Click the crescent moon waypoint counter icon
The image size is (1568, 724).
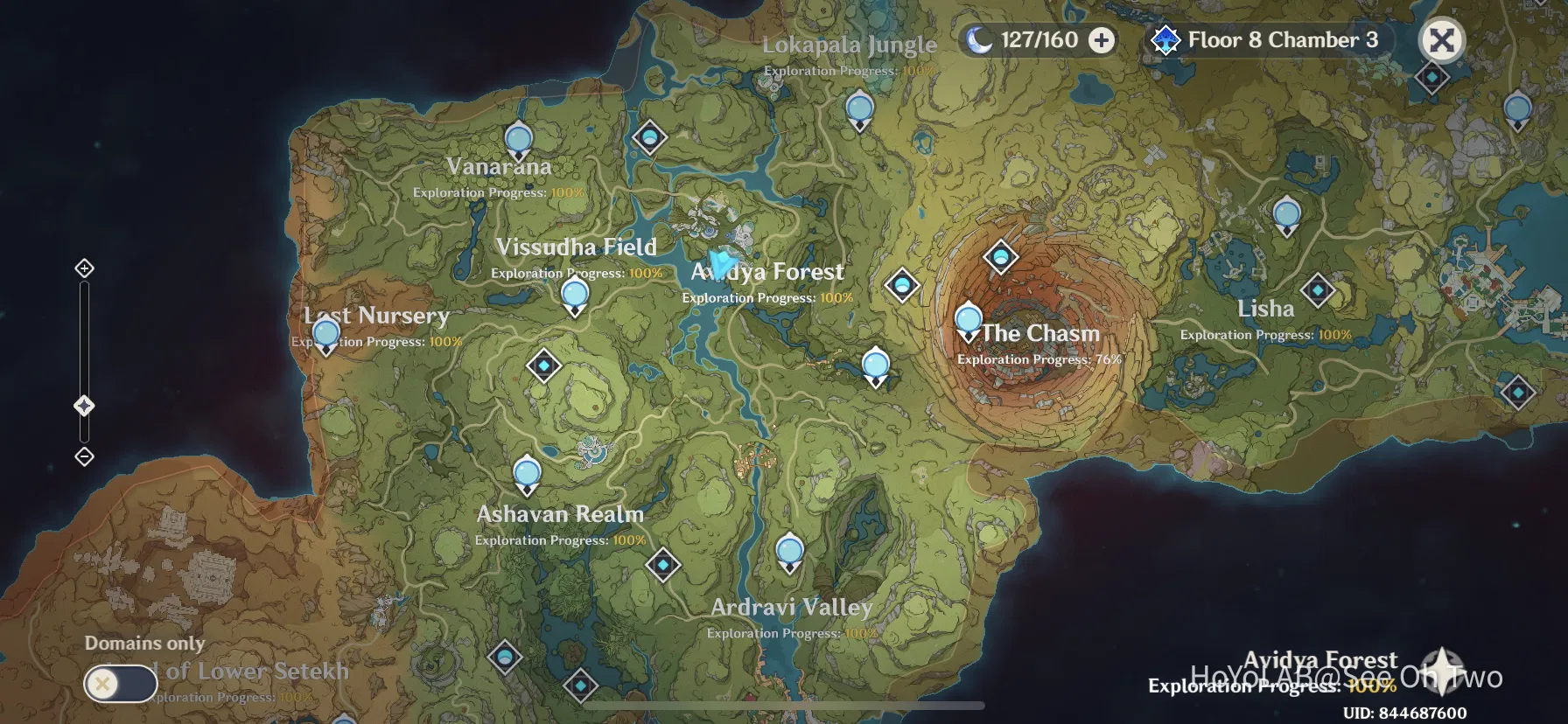point(982,39)
